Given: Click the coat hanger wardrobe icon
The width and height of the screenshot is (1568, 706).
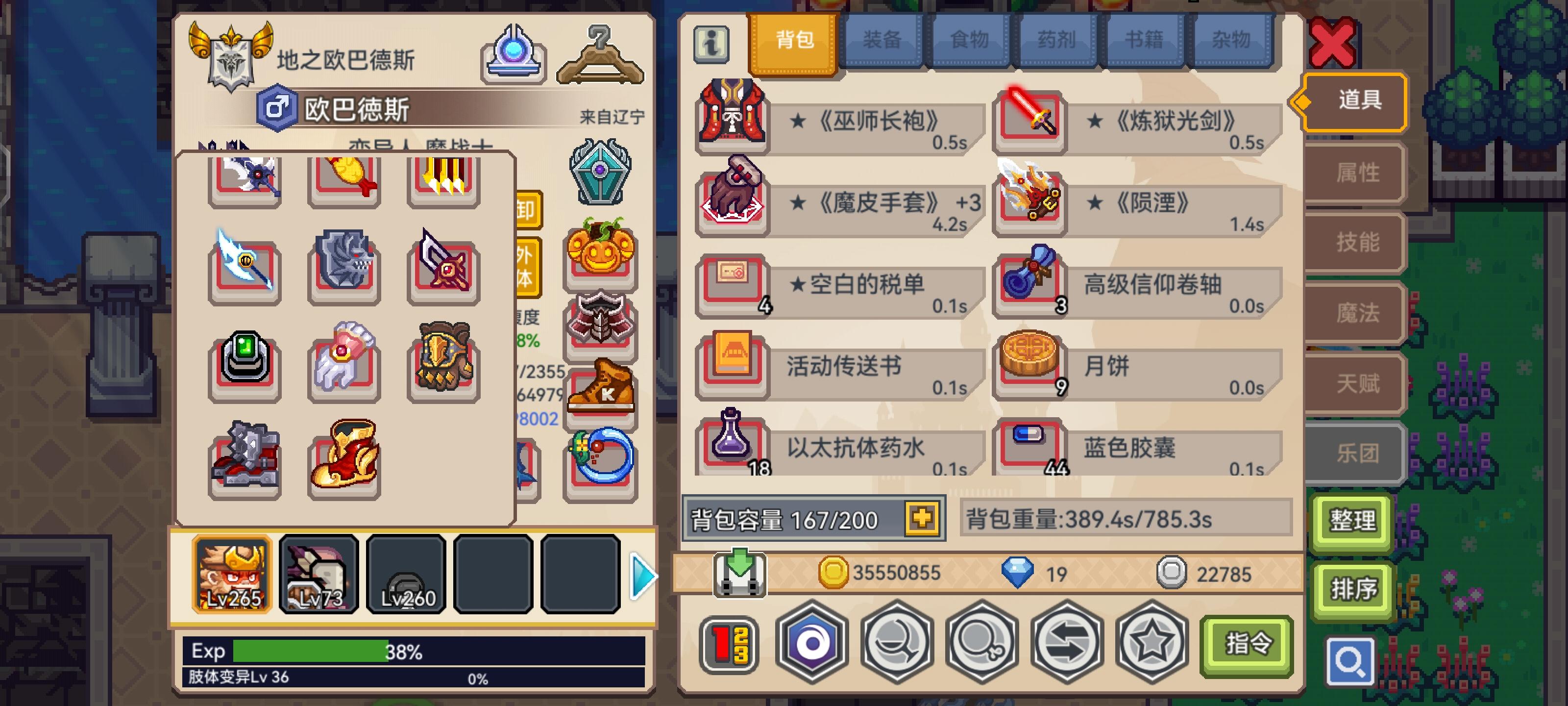Looking at the screenshot, I should pos(600,55).
